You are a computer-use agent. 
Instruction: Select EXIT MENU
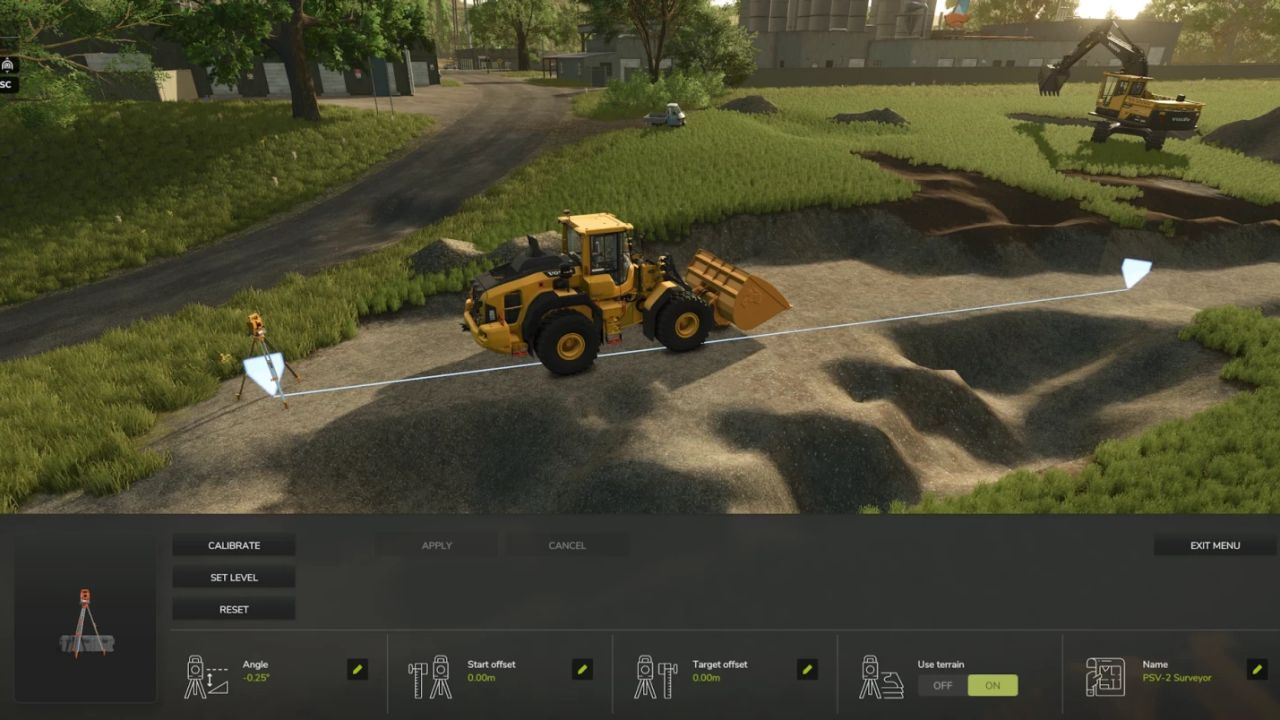click(1213, 545)
